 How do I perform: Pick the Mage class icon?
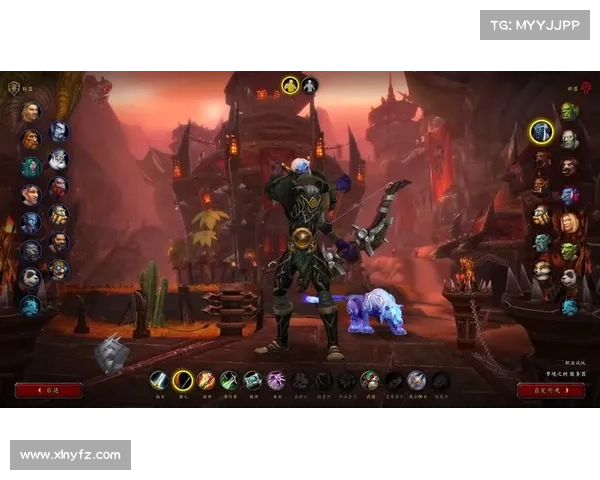(206, 380)
